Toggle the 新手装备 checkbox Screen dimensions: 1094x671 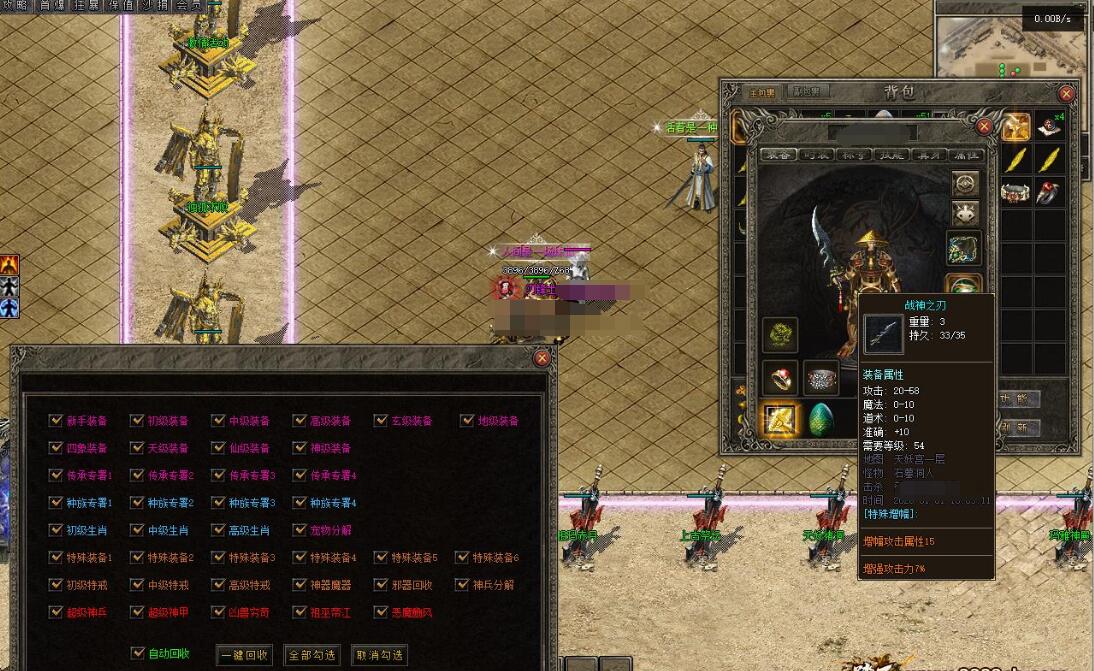[56, 421]
